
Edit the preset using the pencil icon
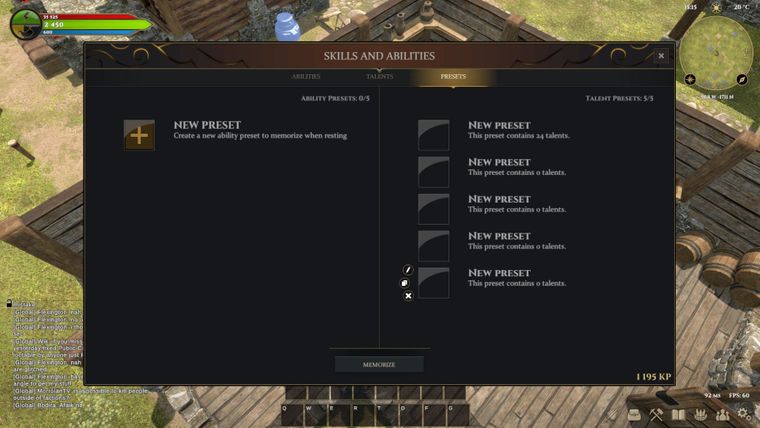point(408,270)
